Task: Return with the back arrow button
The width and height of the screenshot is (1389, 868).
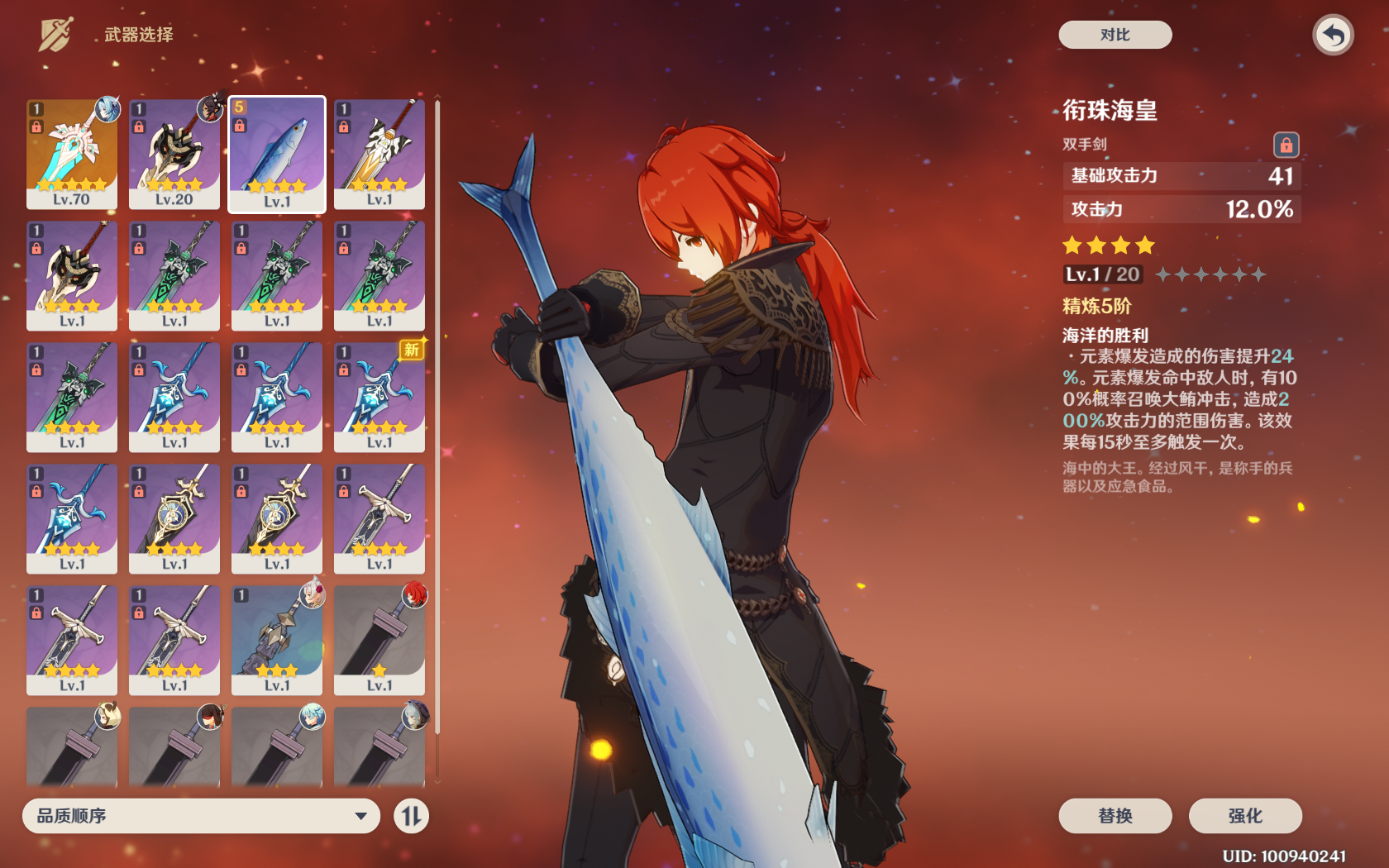Action: 1332,35
